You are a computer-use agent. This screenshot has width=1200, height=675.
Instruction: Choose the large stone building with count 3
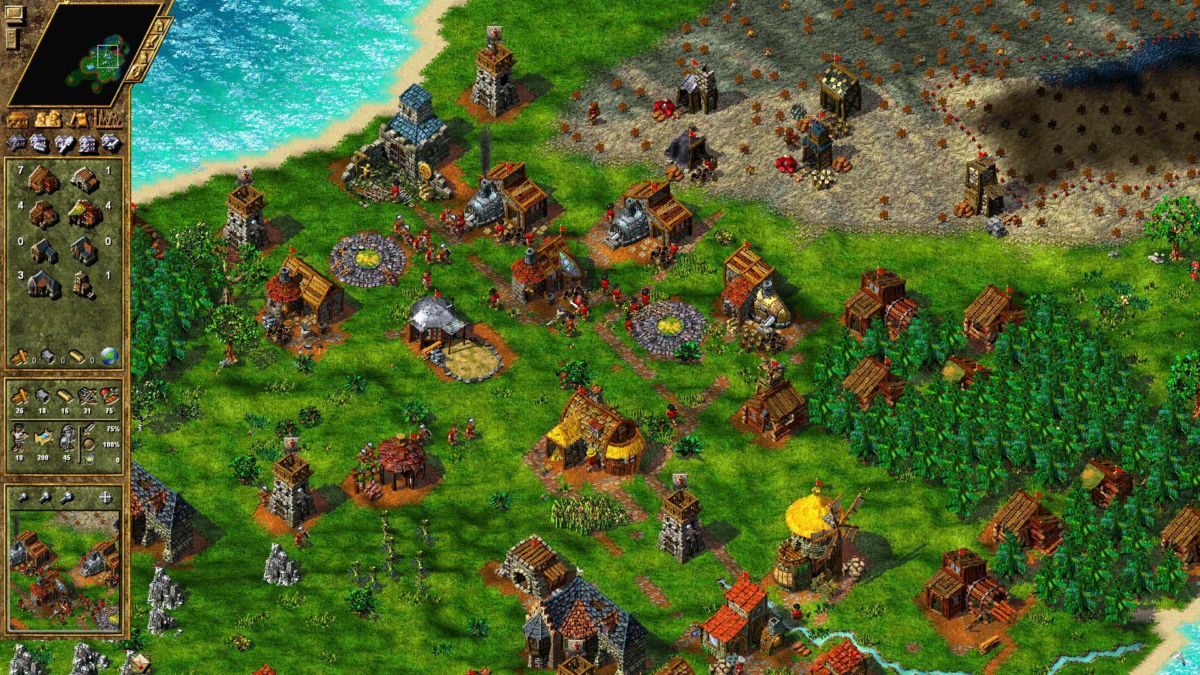tap(43, 285)
